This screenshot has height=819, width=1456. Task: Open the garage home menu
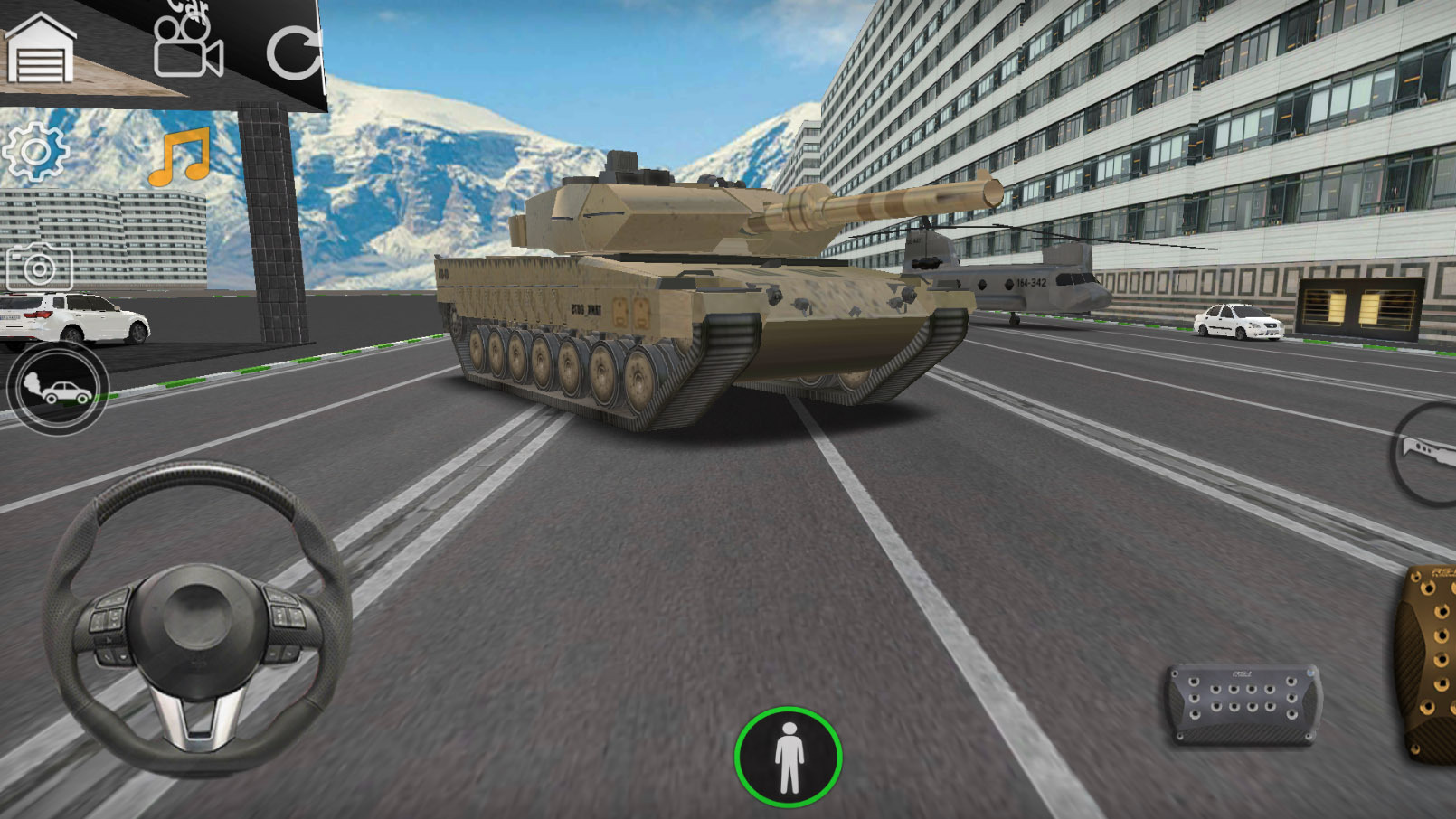(41, 50)
